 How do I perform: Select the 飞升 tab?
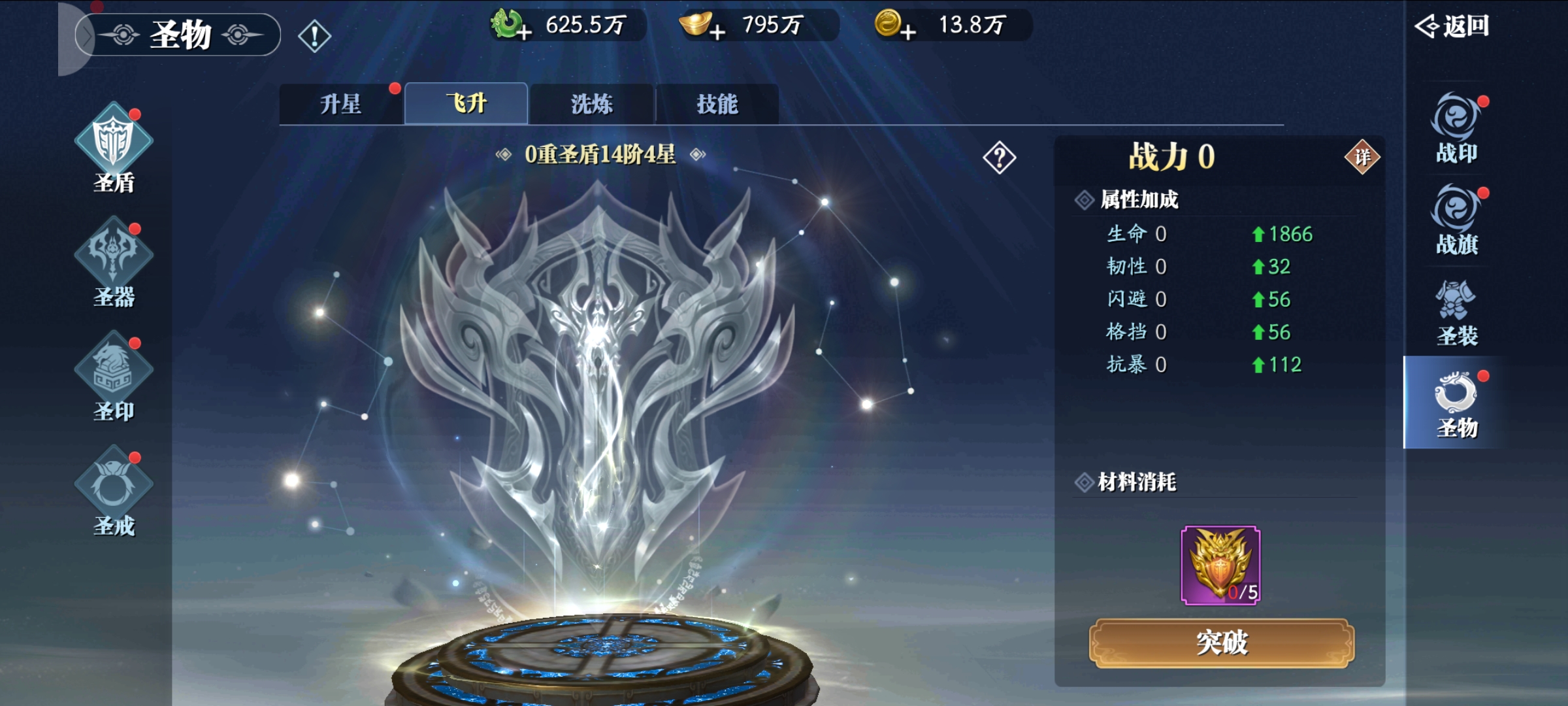pyautogui.click(x=466, y=104)
